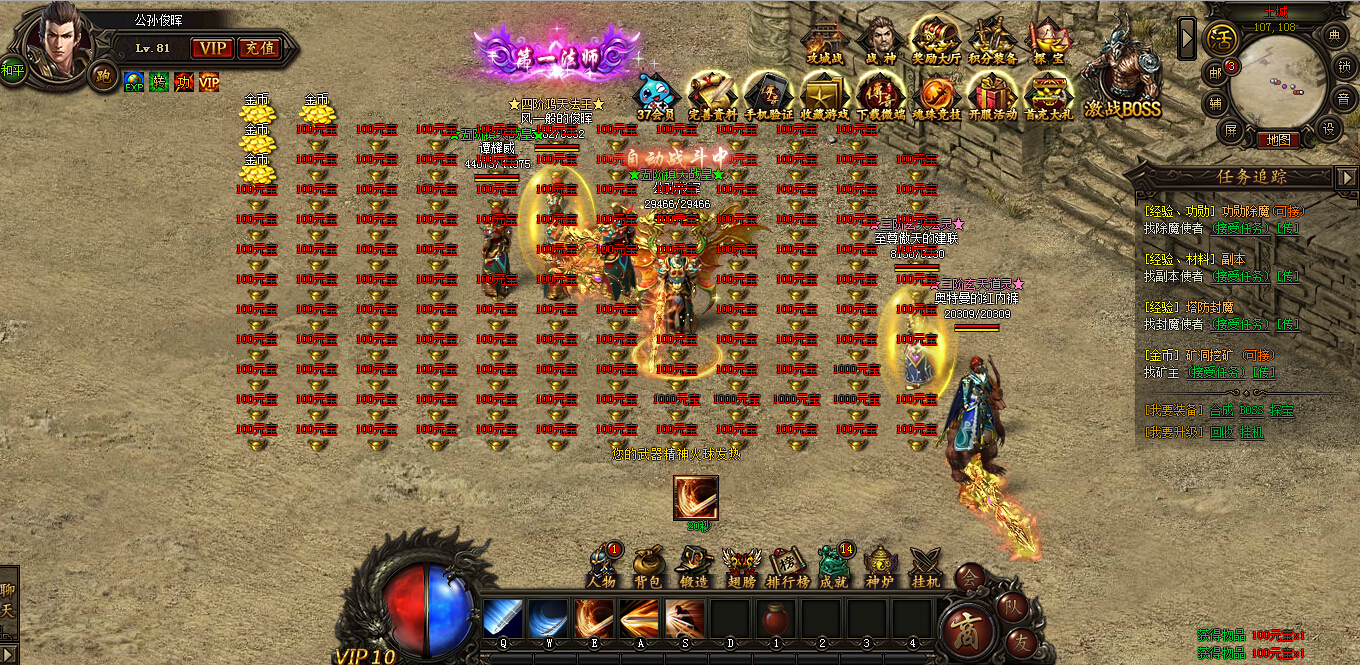
Task: Click the VIP button beside the level
Action: coord(212,48)
